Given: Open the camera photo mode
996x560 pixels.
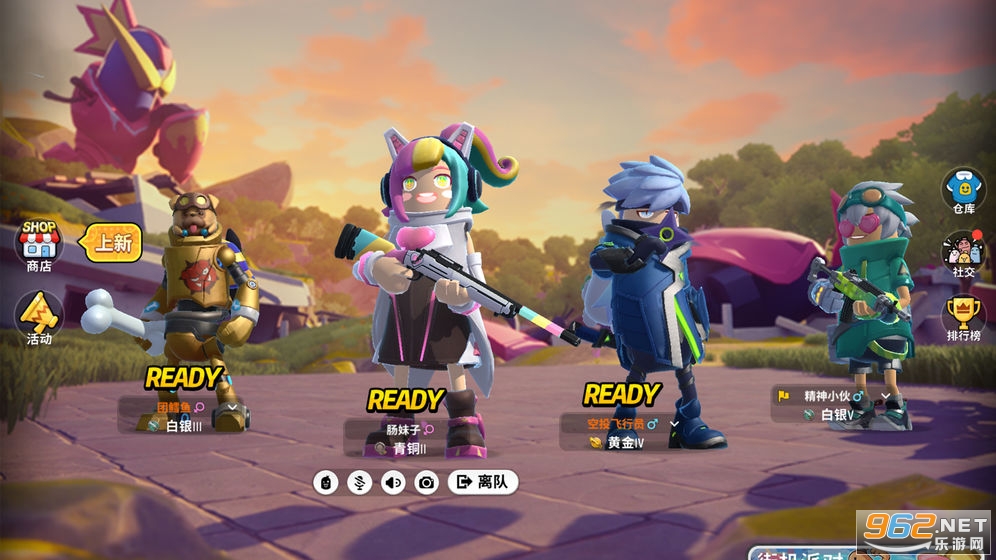Looking at the screenshot, I should pyautogui.click(x=427, y=482).
